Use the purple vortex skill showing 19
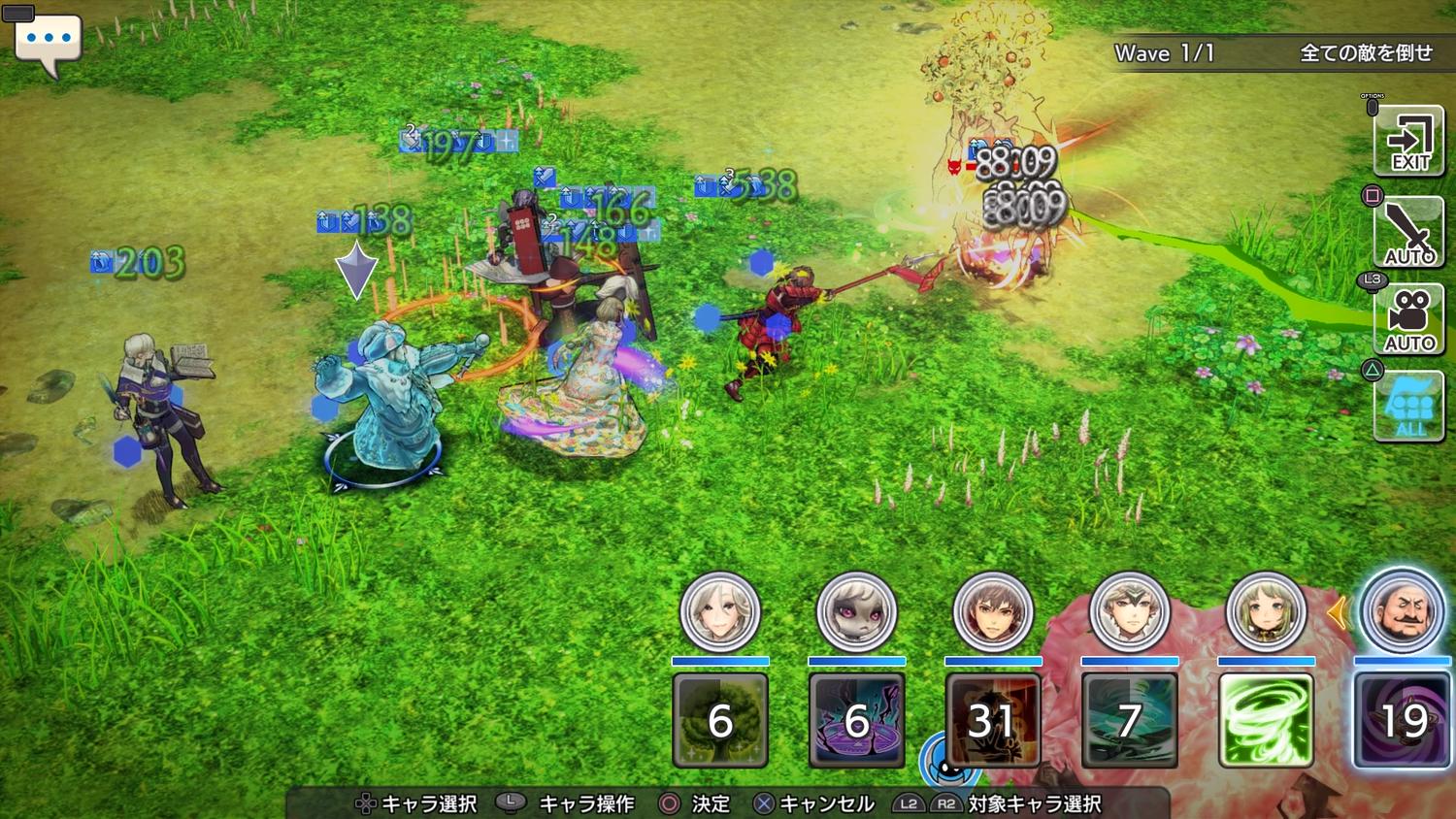The width and height of the screenshot is (1456, 819). (x=1402, y=720)
